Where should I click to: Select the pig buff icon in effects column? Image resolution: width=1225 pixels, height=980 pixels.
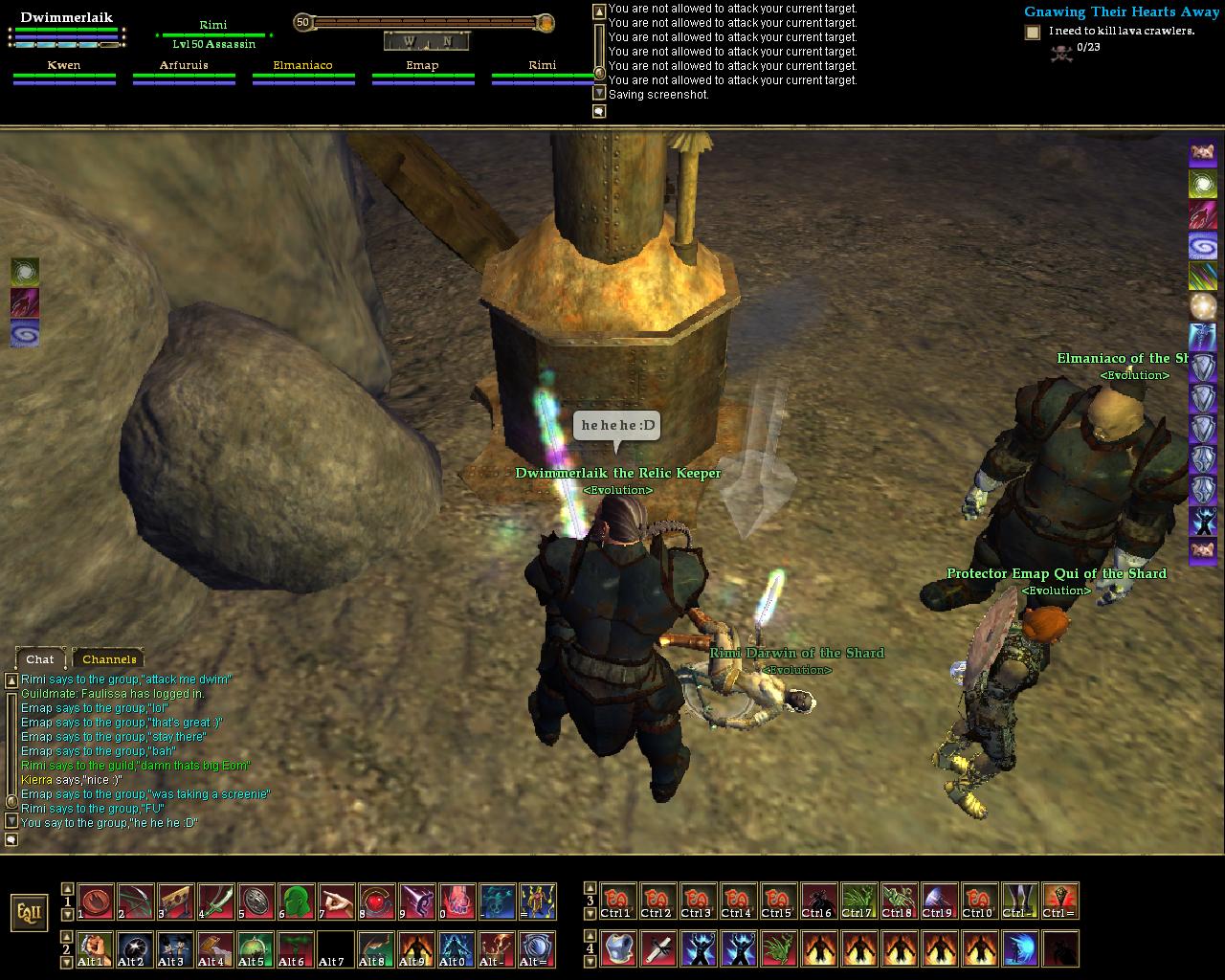pos(1203,153)
